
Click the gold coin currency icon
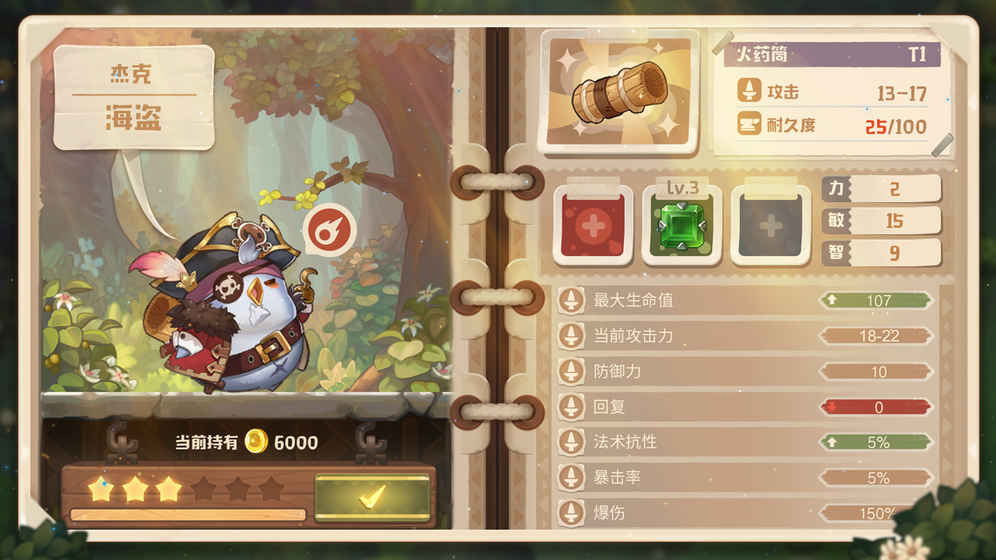click(258, 441)
